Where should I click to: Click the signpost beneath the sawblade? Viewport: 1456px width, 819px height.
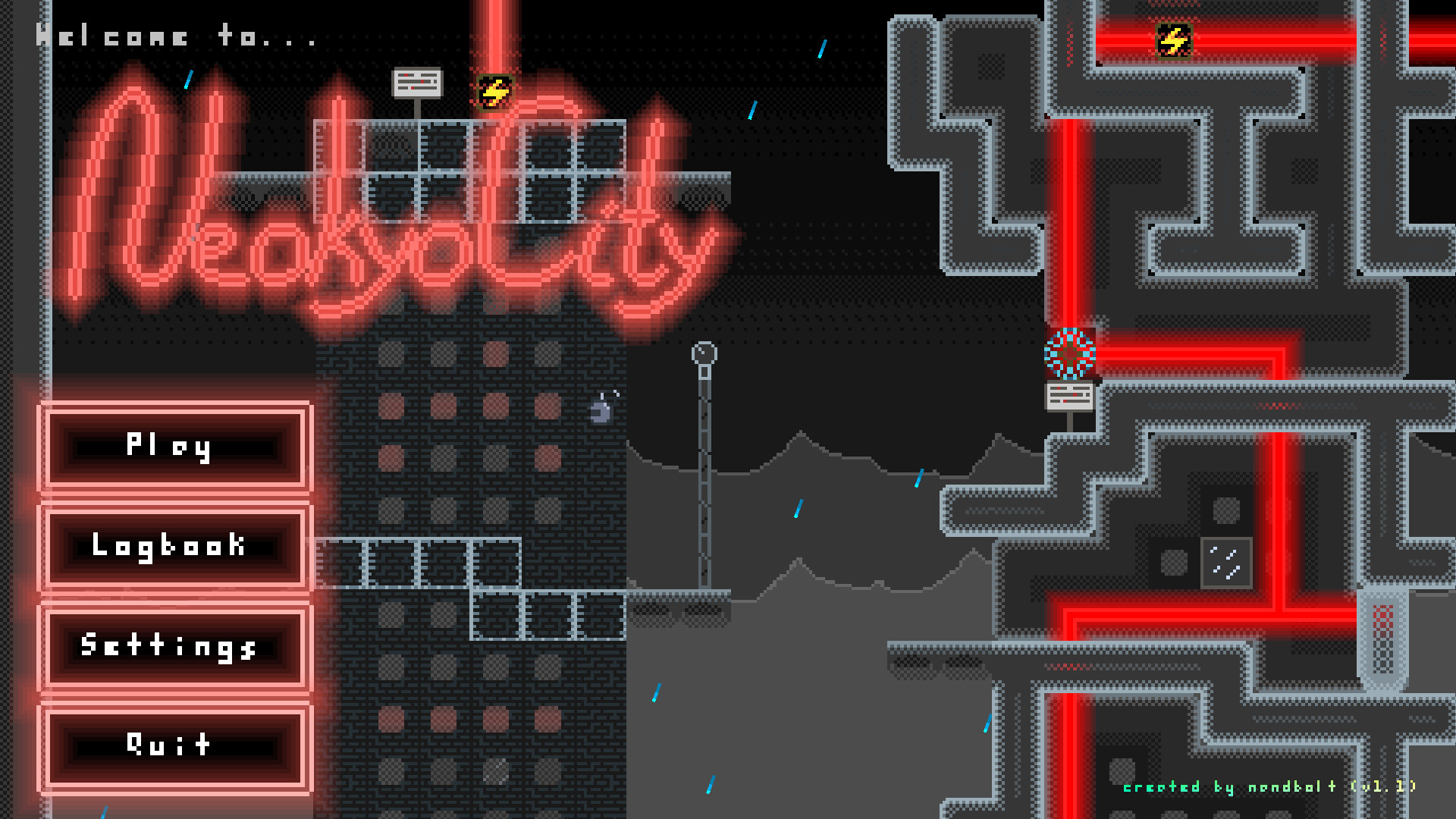point(1069,395)
